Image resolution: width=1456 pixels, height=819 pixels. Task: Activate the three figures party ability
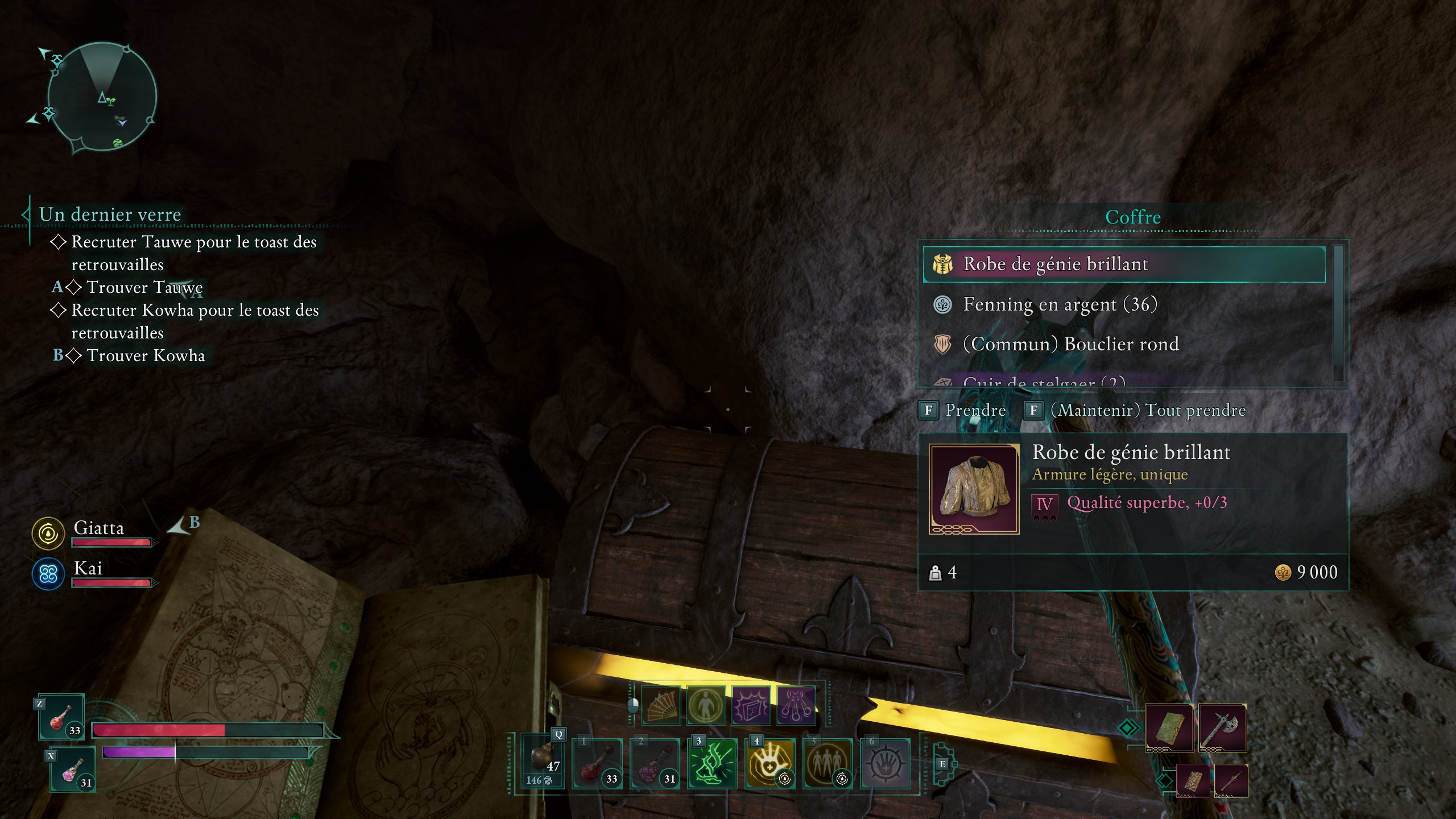[x=827, y=764]
